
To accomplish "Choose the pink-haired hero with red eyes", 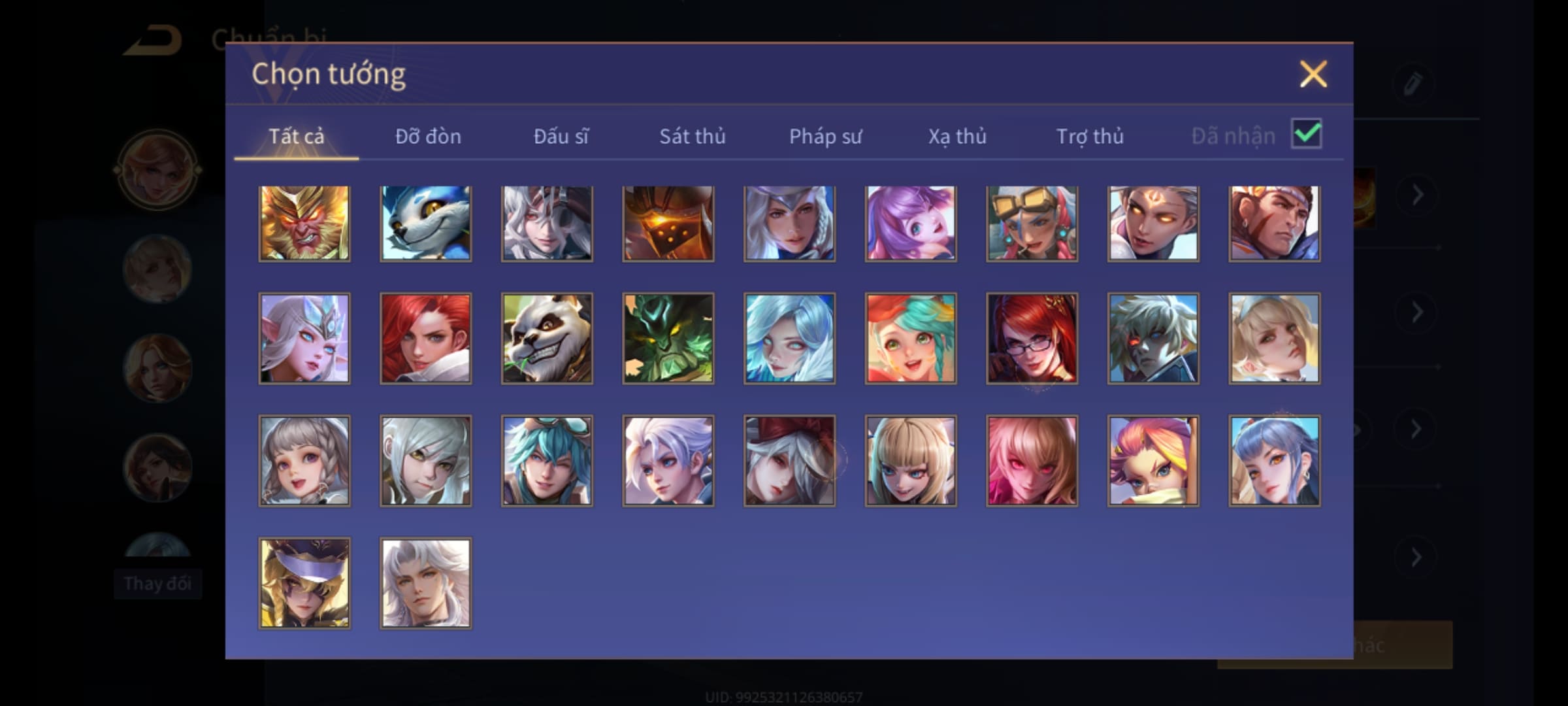I will point(1032,461).
